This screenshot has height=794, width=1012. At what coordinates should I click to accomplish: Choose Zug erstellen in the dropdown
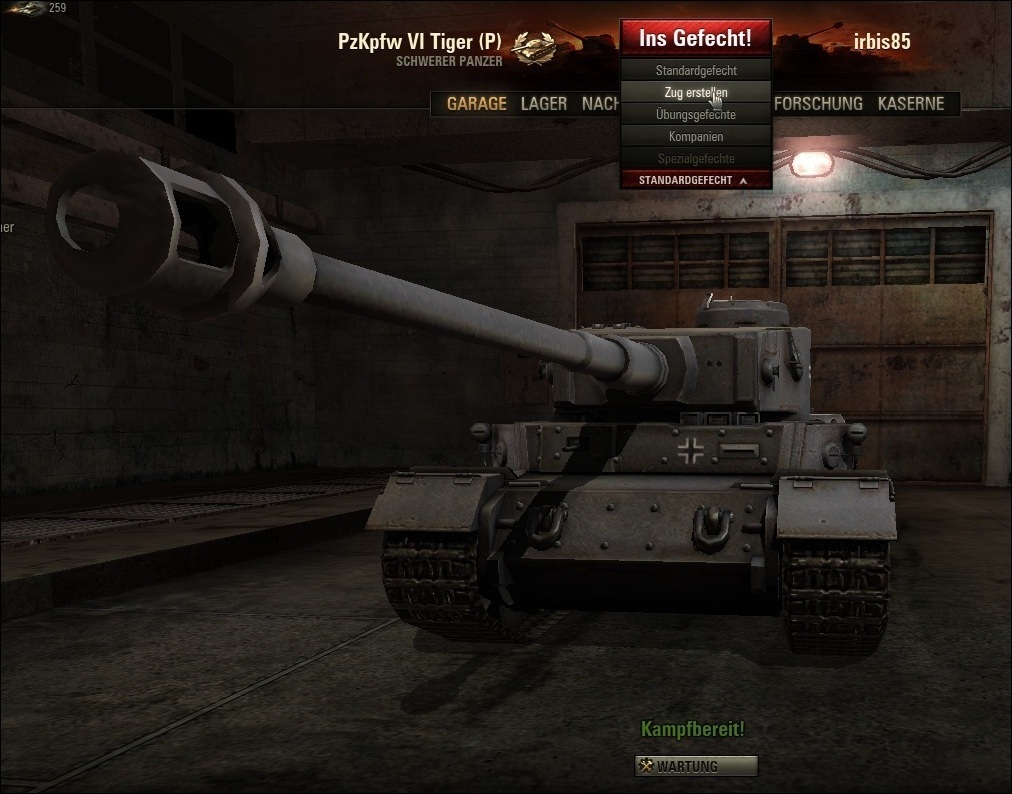pos(696,93)
